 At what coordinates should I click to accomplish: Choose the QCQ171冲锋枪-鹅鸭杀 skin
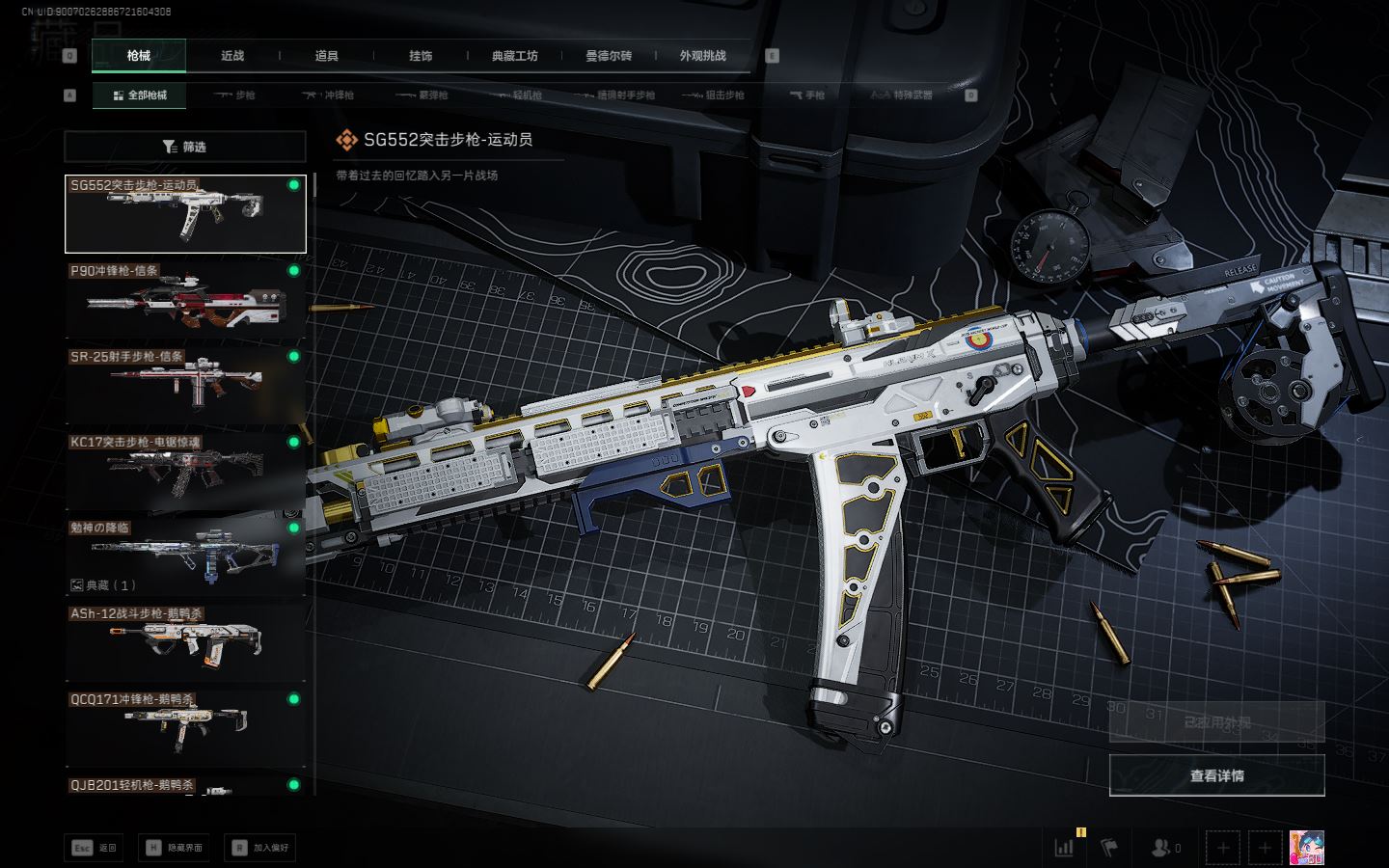click(185, 727)
